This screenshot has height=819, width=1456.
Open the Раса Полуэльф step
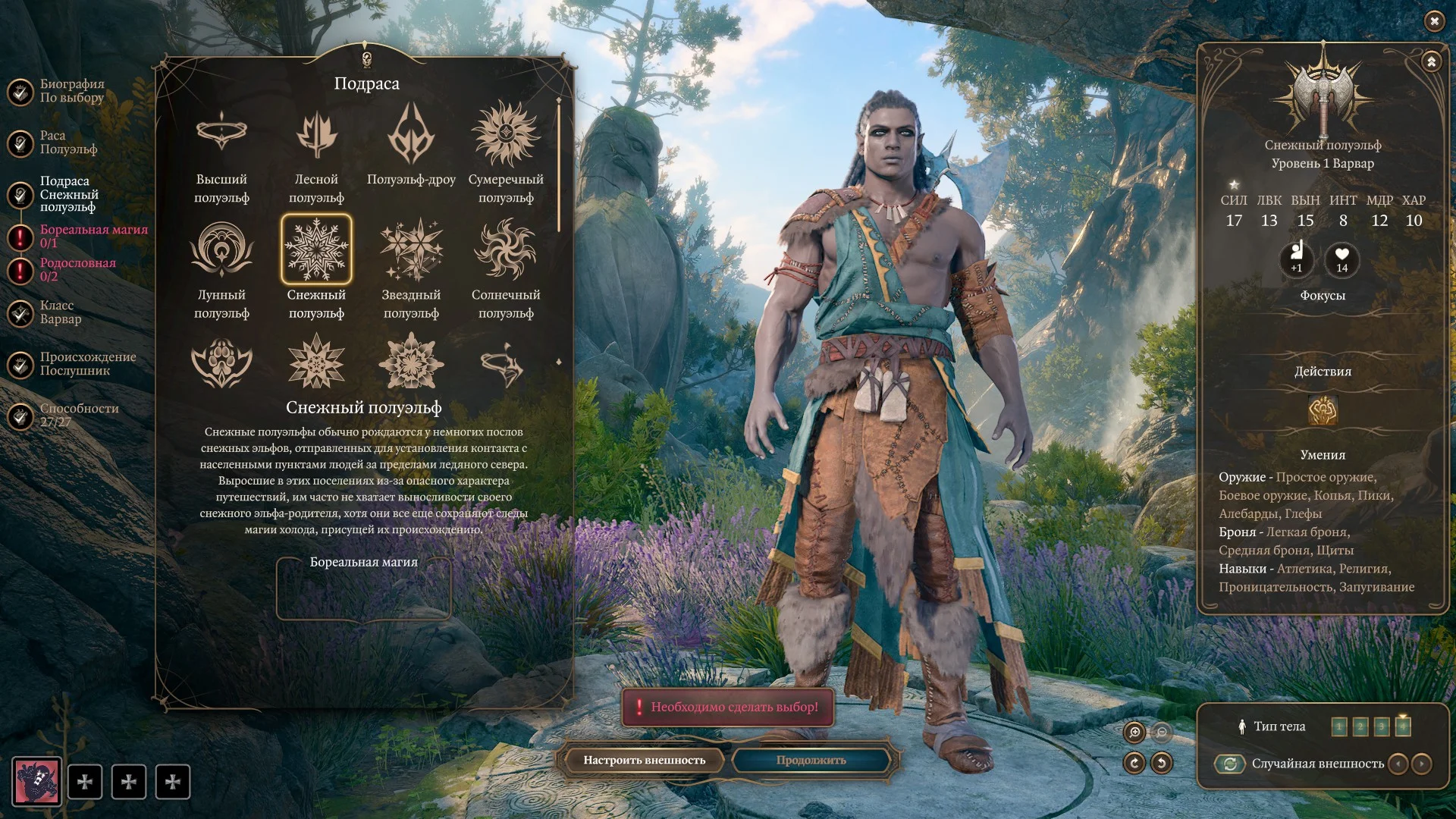(67, 143)
